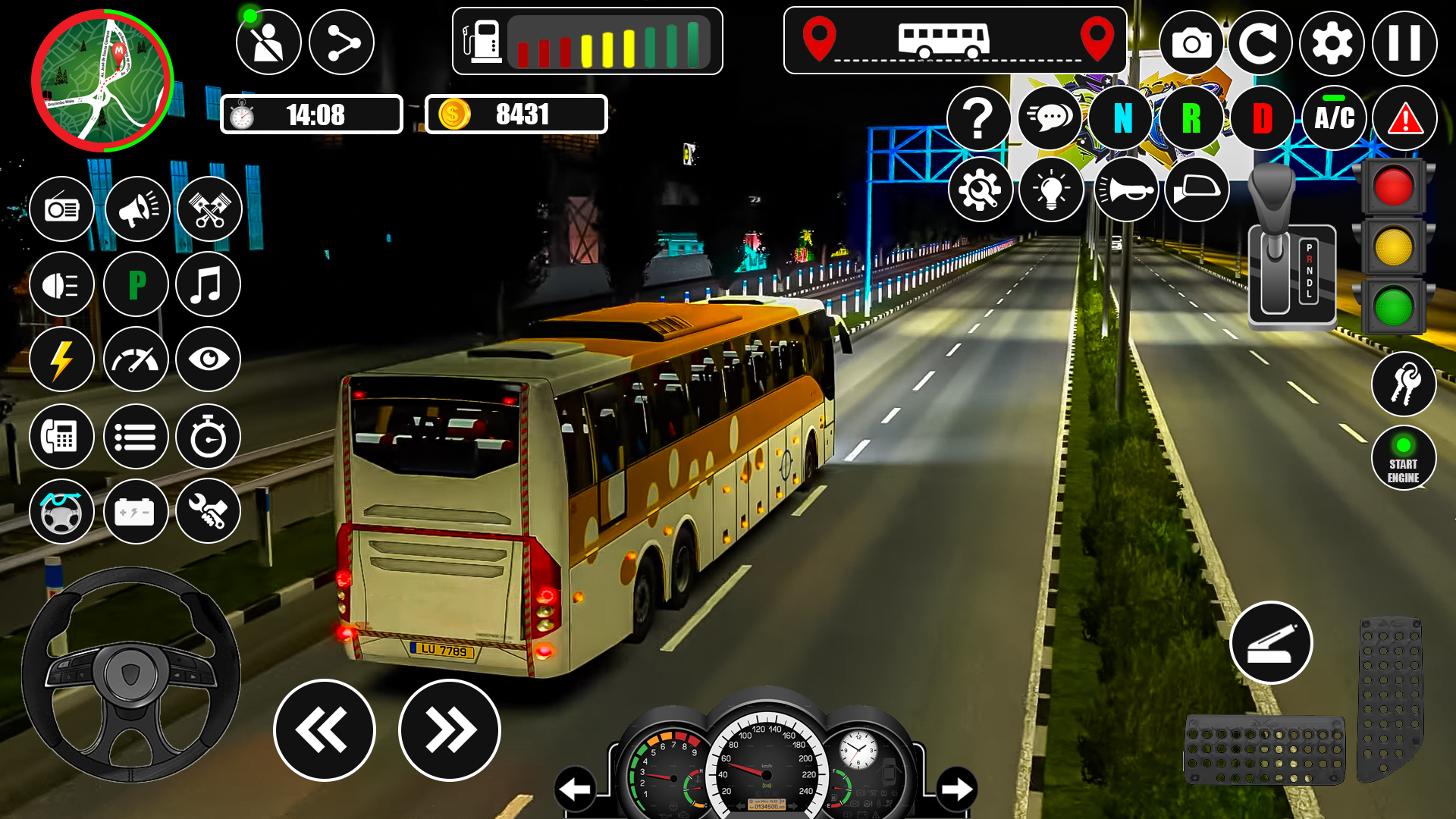Open the phone contact icon

tap(62, 436)
